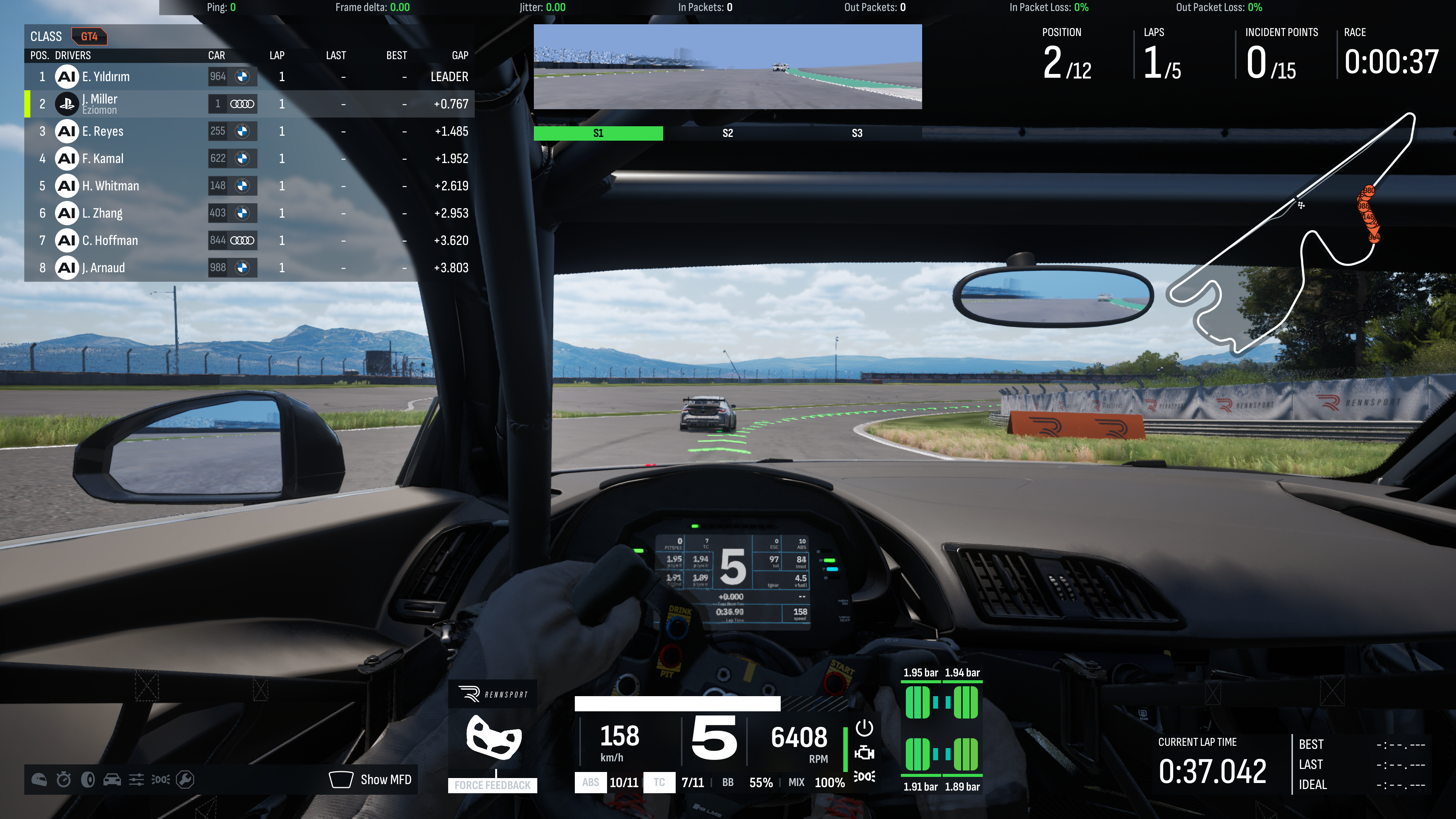Toggle the ABS indicator box
This screenshot has width=1456, height=819.
[590, 782]
